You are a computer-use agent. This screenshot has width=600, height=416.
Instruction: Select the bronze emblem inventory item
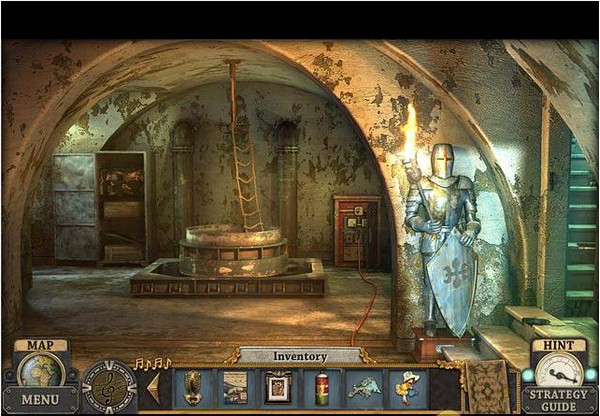coord(193,387)
